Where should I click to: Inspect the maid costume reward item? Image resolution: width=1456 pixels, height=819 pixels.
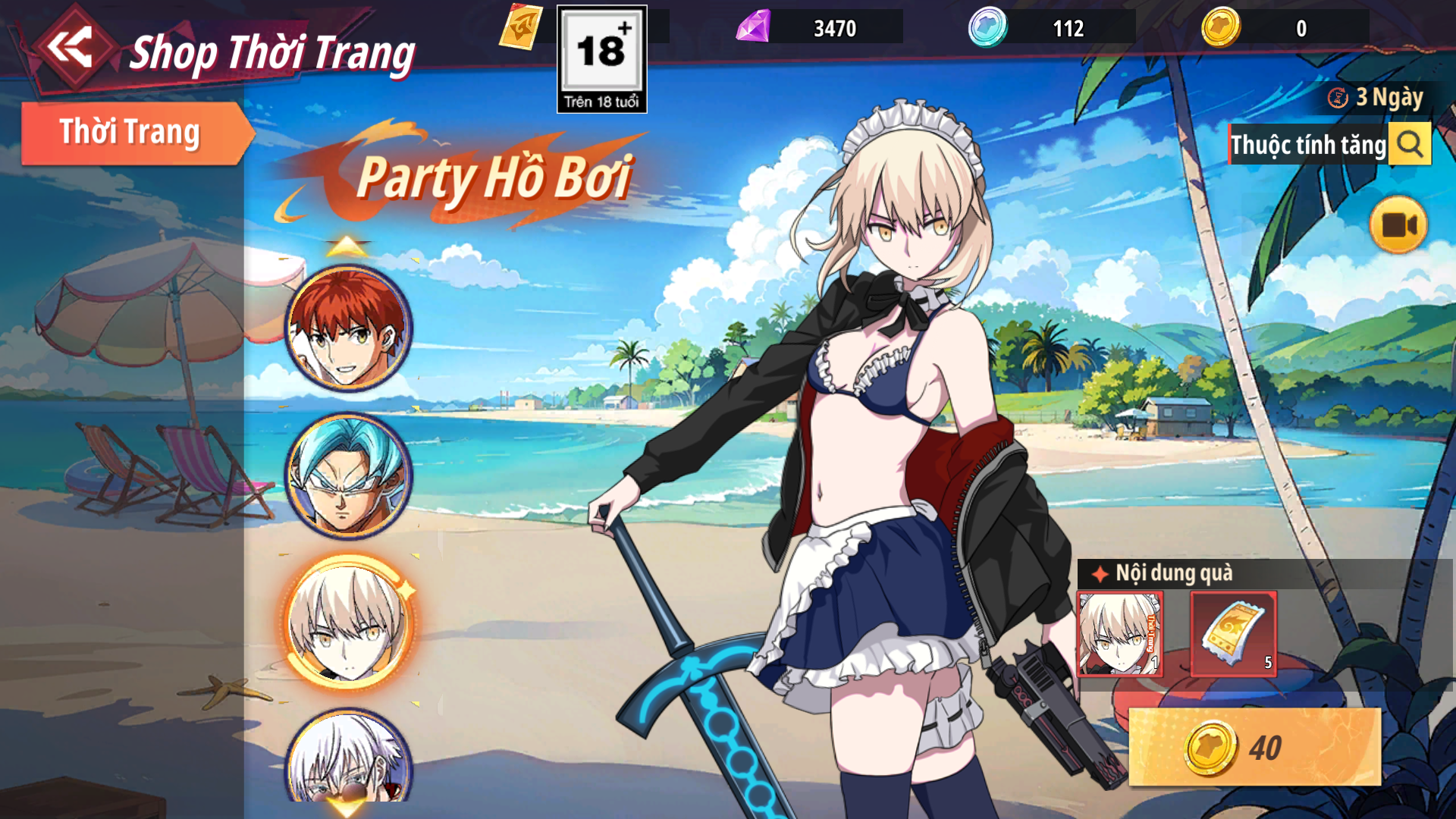click(x=1120, y=634)
